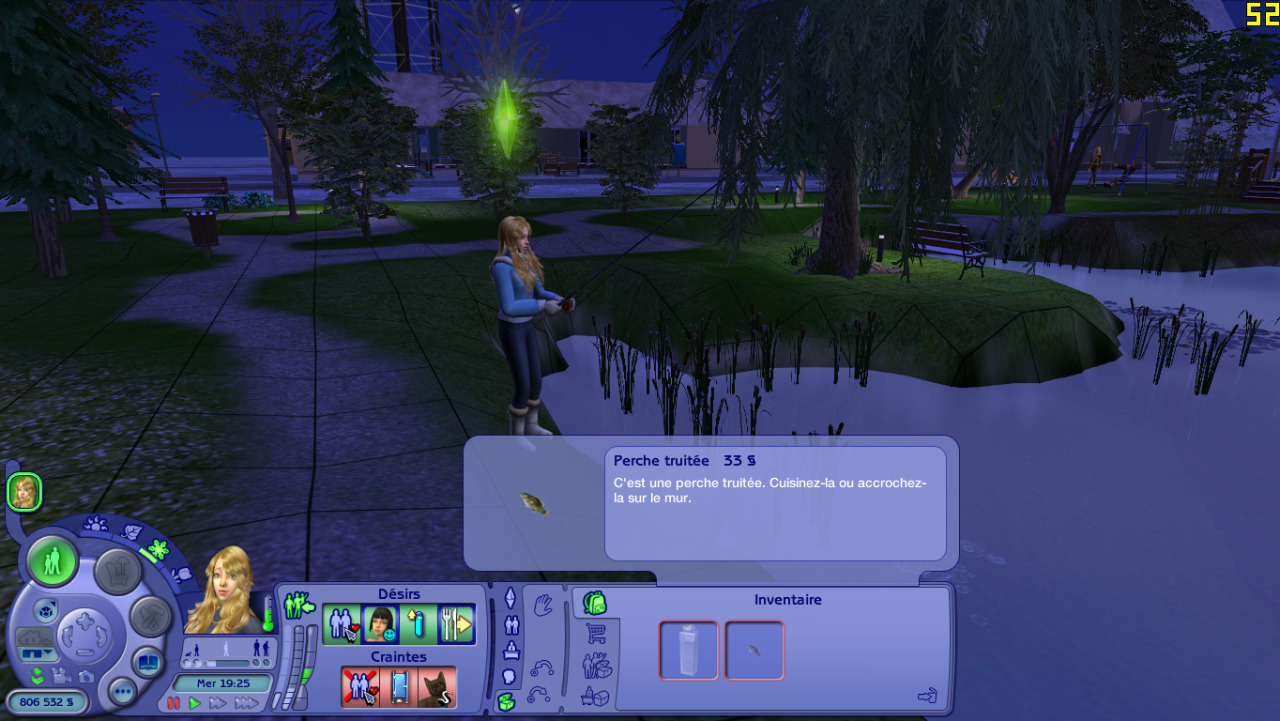Open the backpack inventory tab

(x=595, y=603)
